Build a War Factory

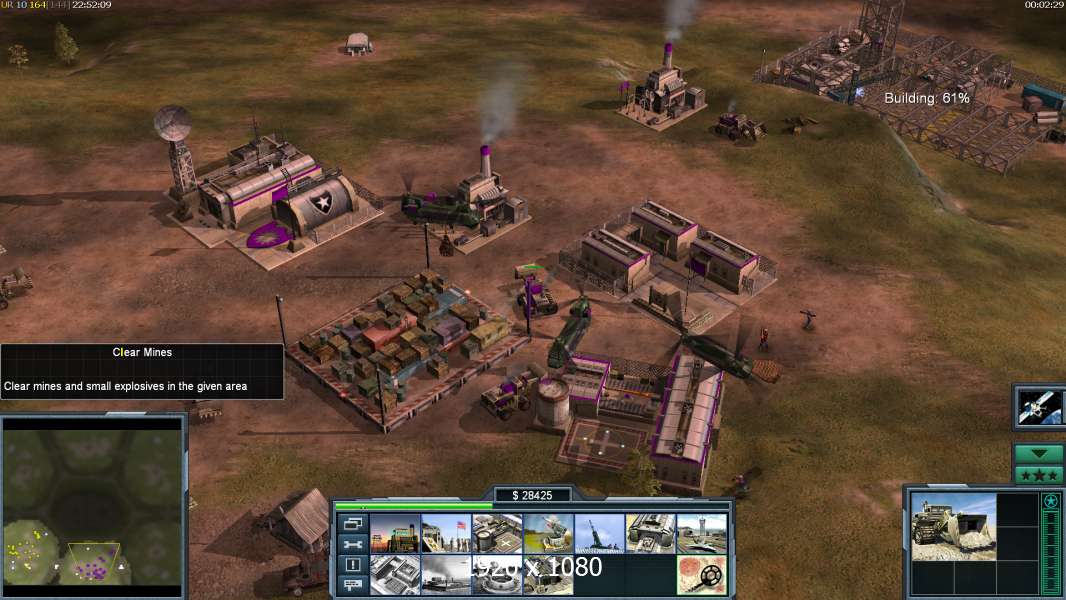[650, 534]
